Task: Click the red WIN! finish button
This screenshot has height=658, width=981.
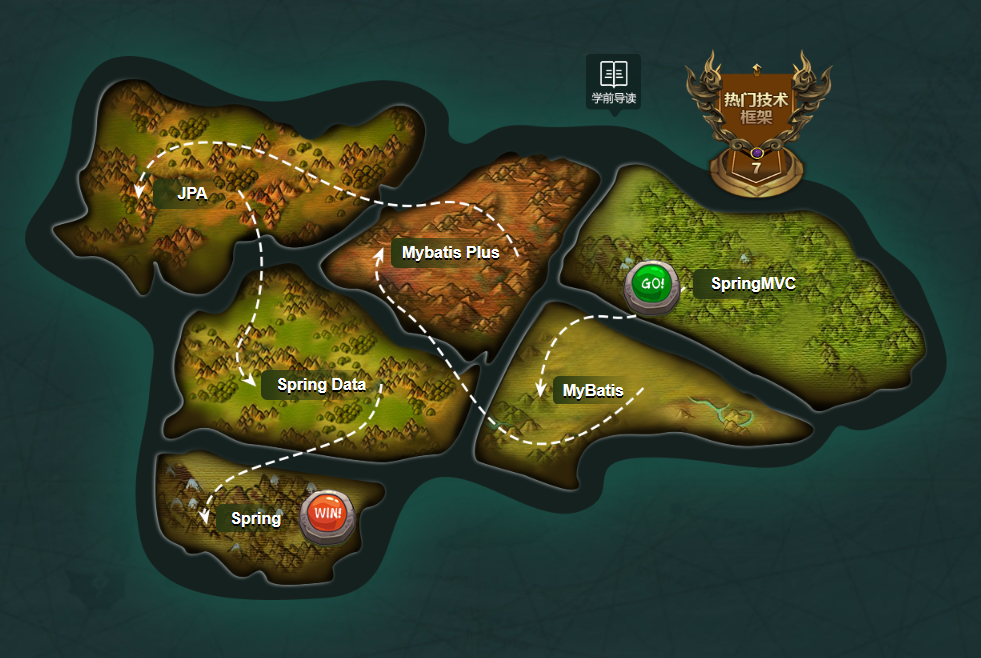Action: [x=327, y=515]
